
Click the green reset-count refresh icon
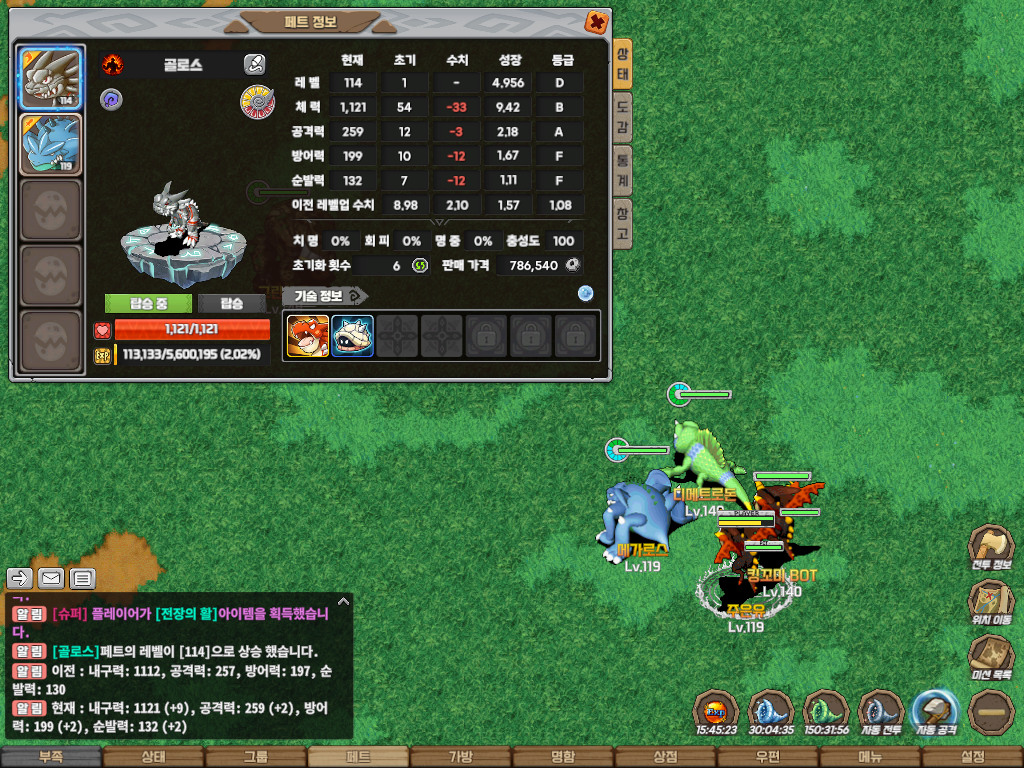(x=420, y=265)
